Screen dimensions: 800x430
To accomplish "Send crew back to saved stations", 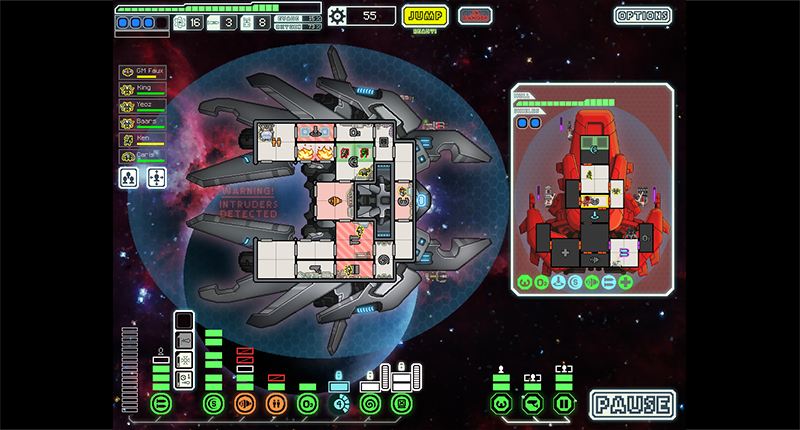I will pos(157,178).
